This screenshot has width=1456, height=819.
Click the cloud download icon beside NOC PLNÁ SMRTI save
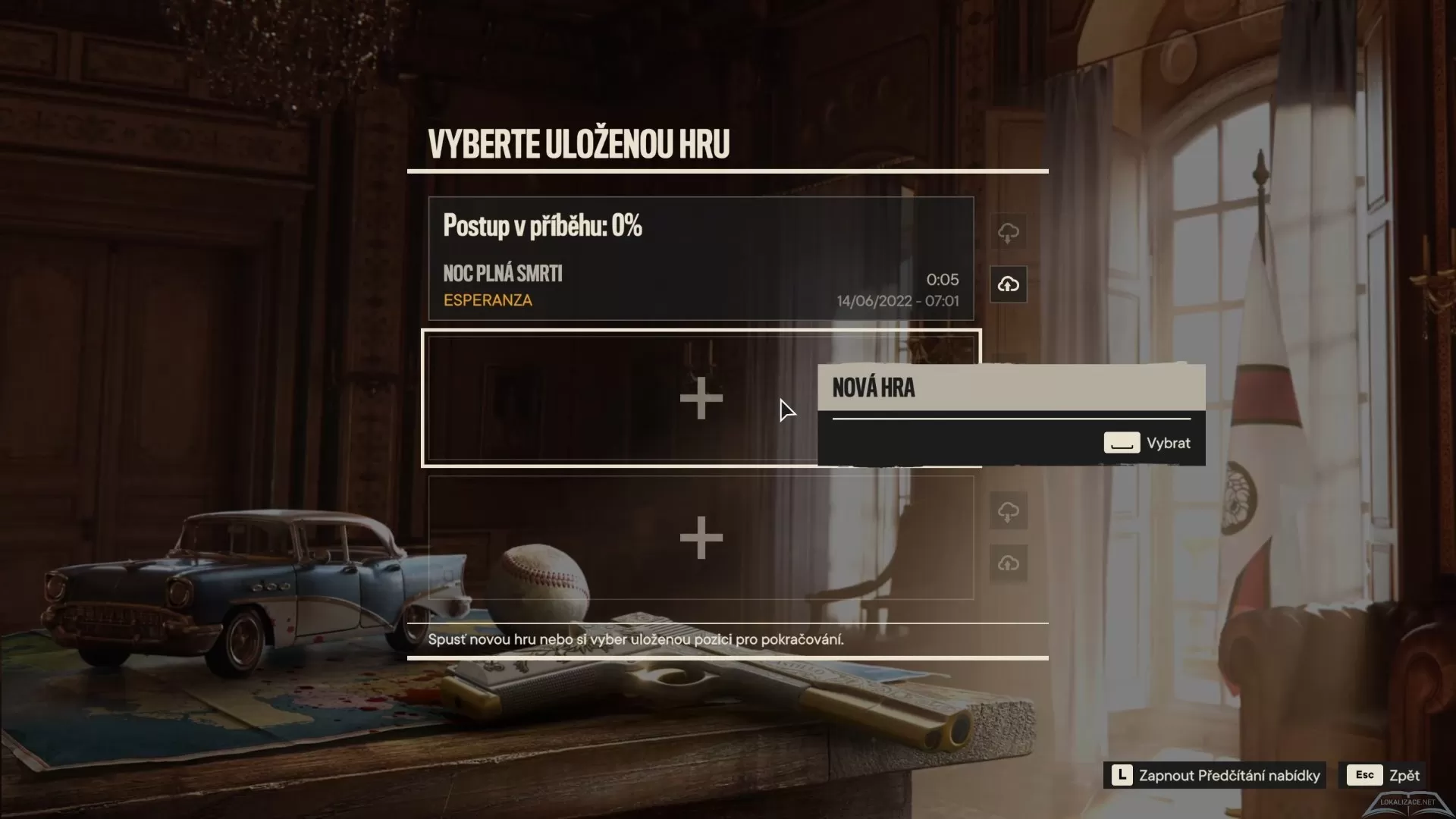coord(1009,232)
